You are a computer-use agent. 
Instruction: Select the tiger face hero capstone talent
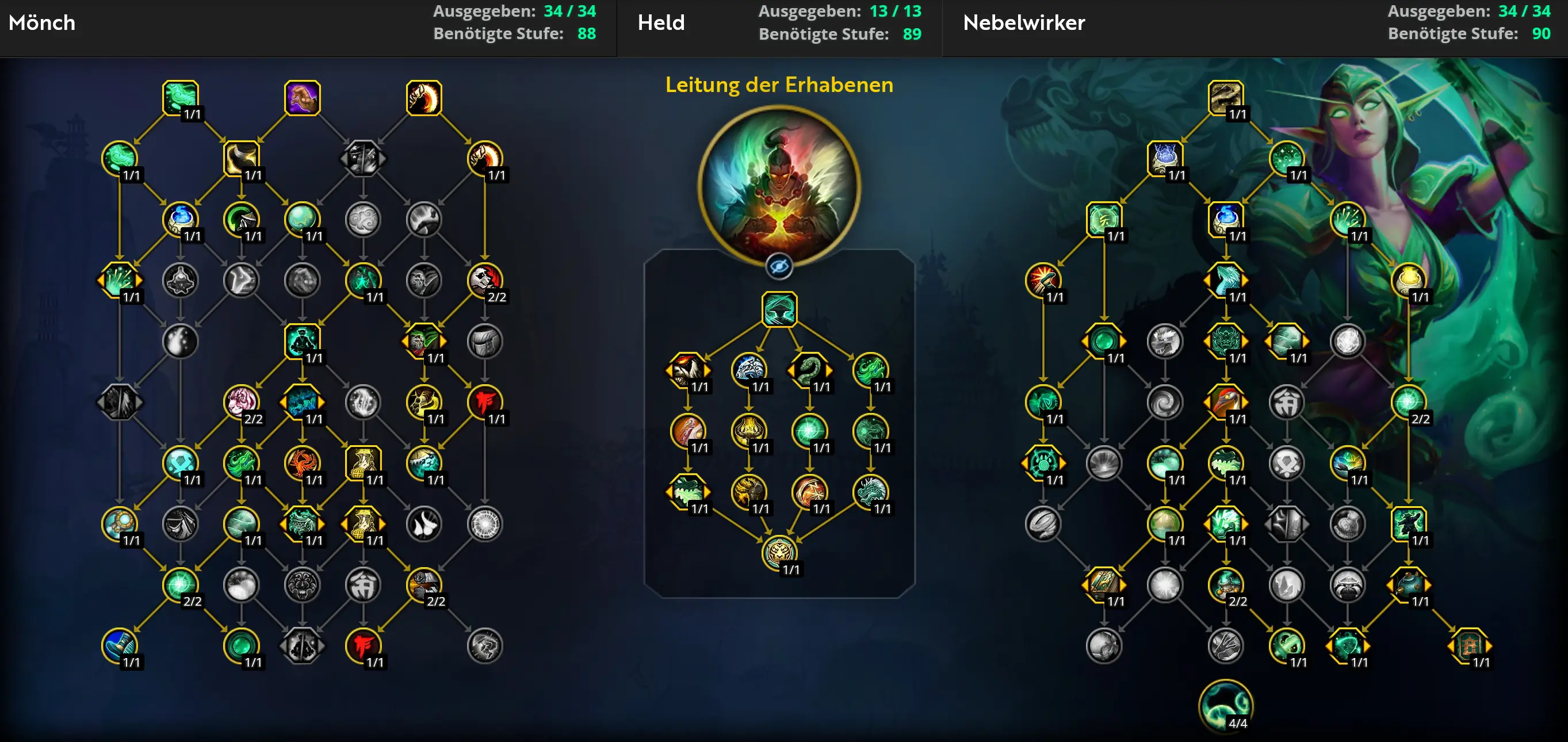[x=778, y=552]
